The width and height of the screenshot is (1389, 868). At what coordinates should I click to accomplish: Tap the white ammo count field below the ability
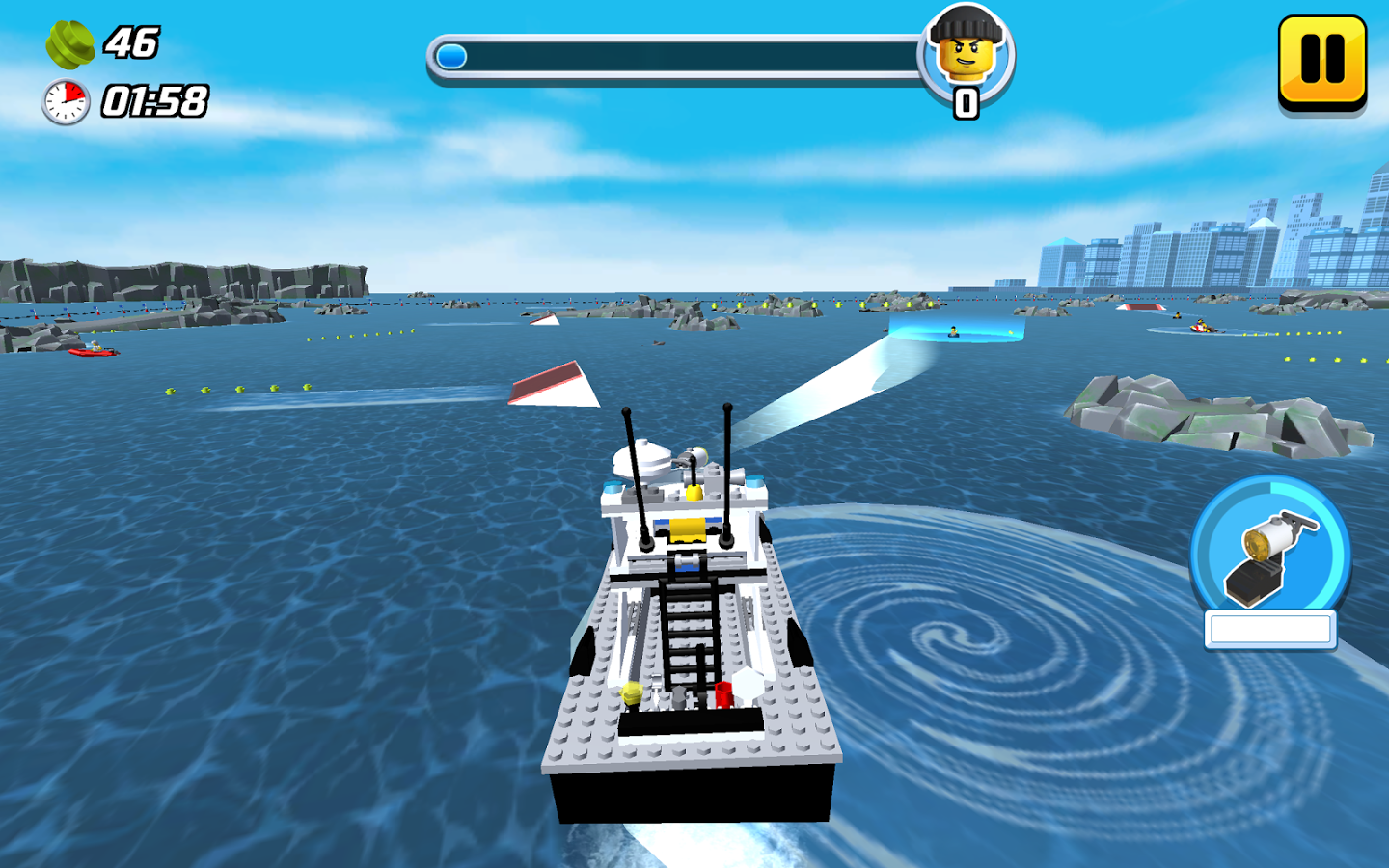[1269, 628]
